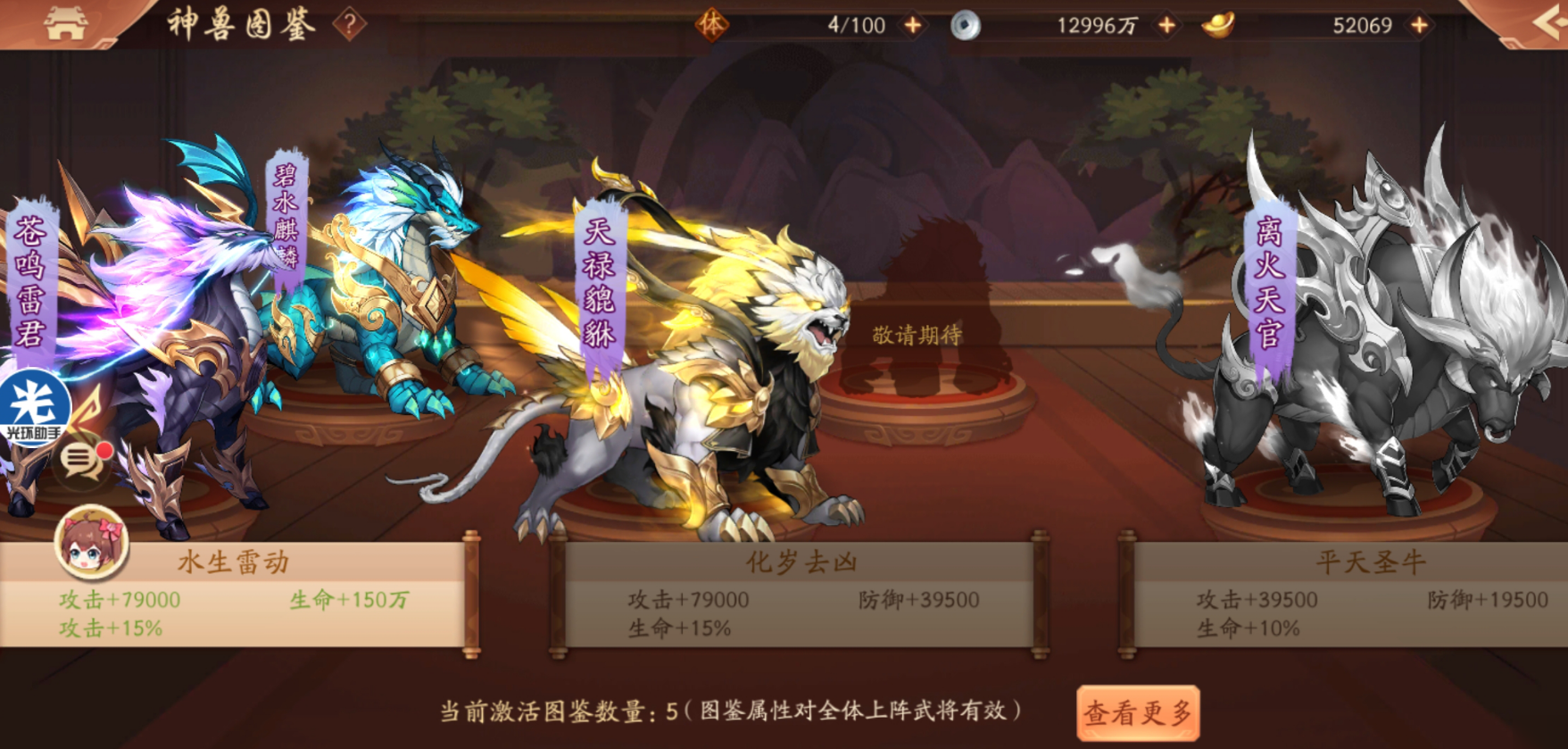Open the chat bubble with red notification dot
The width and height of the screenshot is (1568, 749).
pyautogui.click(x=81, y=463)
